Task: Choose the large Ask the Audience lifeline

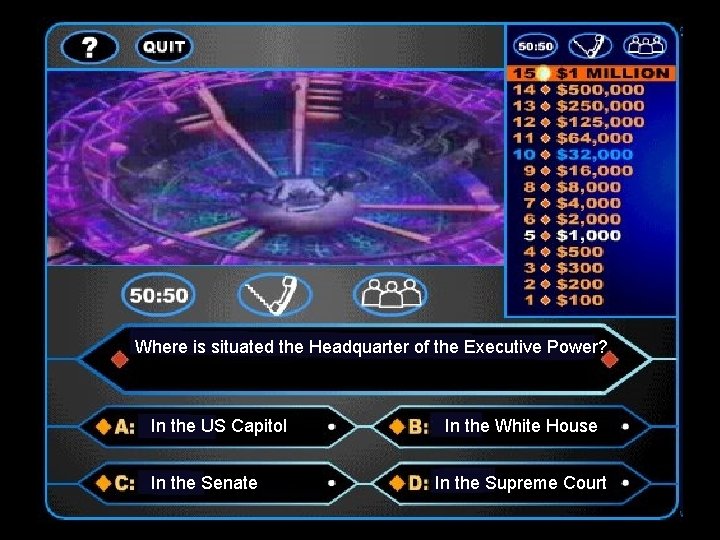Action: tap(390, 295)
